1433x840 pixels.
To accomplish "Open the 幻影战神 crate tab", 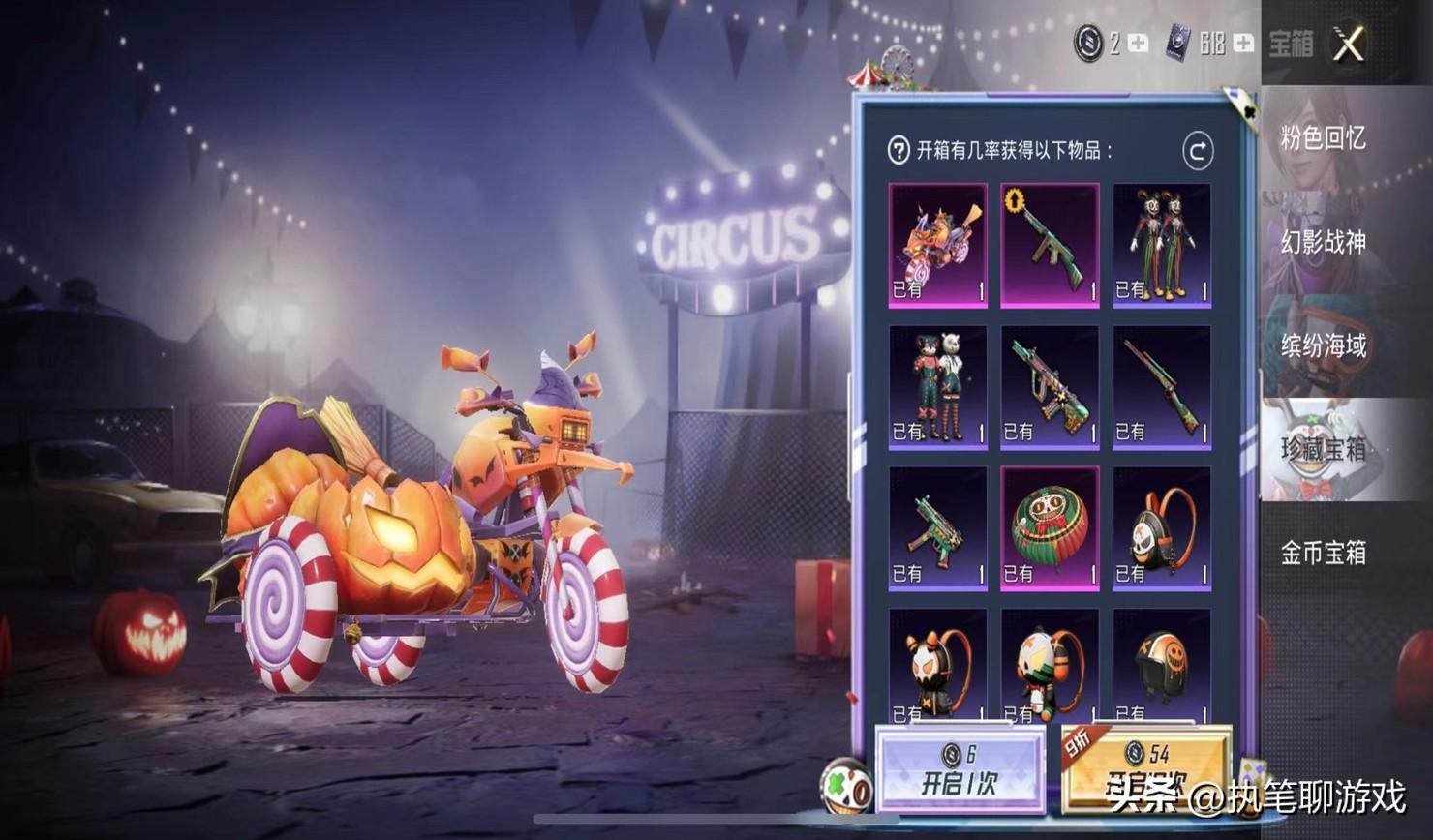I will click(x=1323, y=242).
